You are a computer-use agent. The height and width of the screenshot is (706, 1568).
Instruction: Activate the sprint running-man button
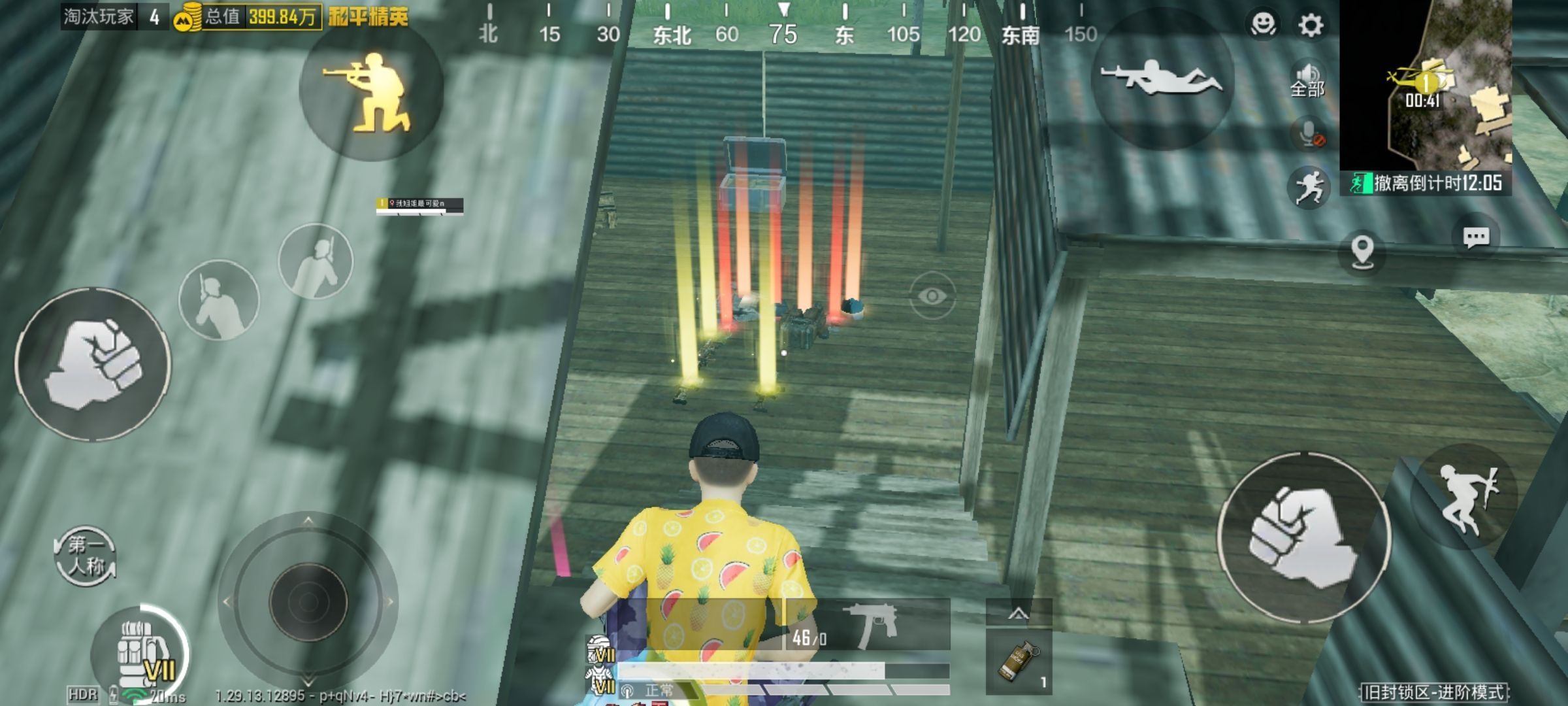coord(1309,188)
